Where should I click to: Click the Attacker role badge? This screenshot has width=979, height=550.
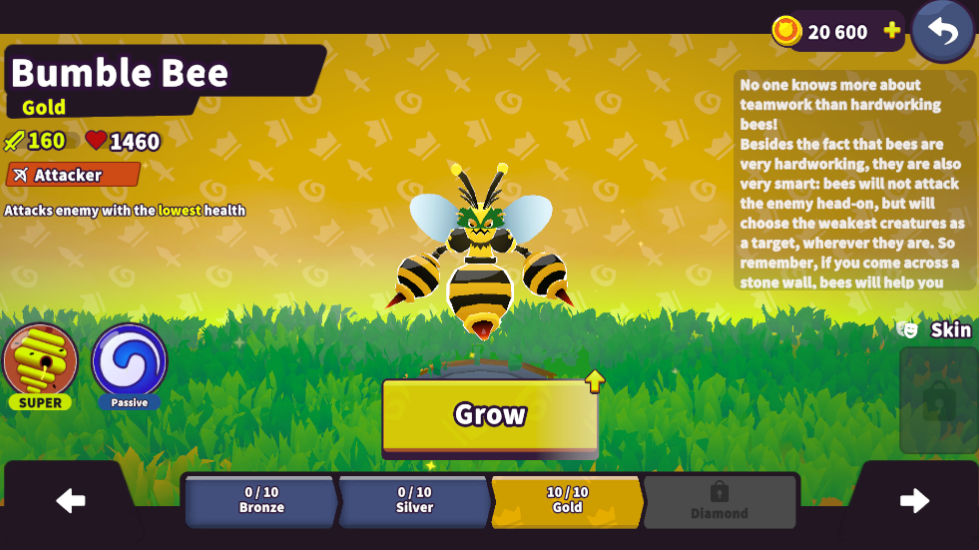(x=72, y=175)
